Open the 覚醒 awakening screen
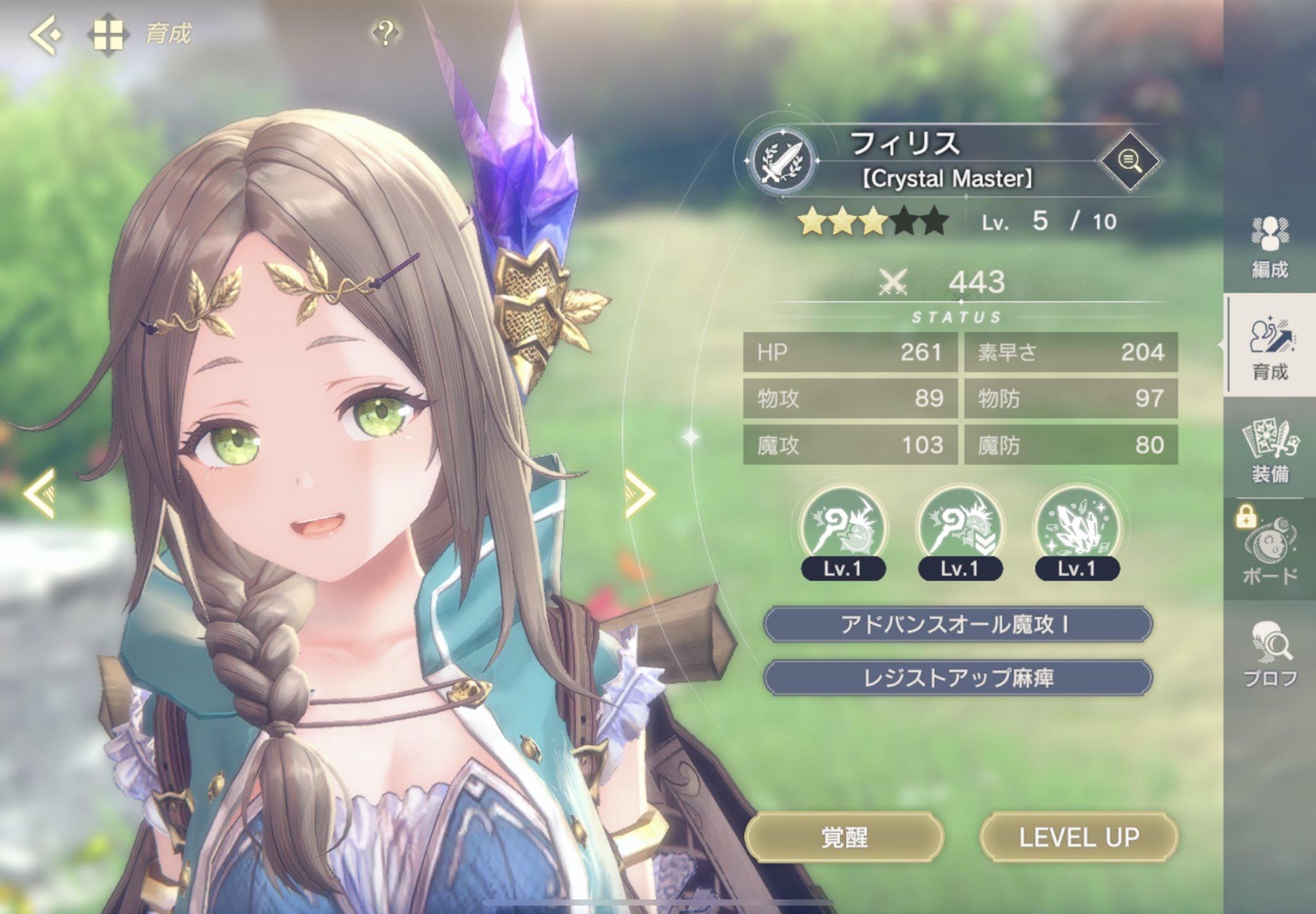Screen dimensions: 1316x914 [x=844, y=837]
